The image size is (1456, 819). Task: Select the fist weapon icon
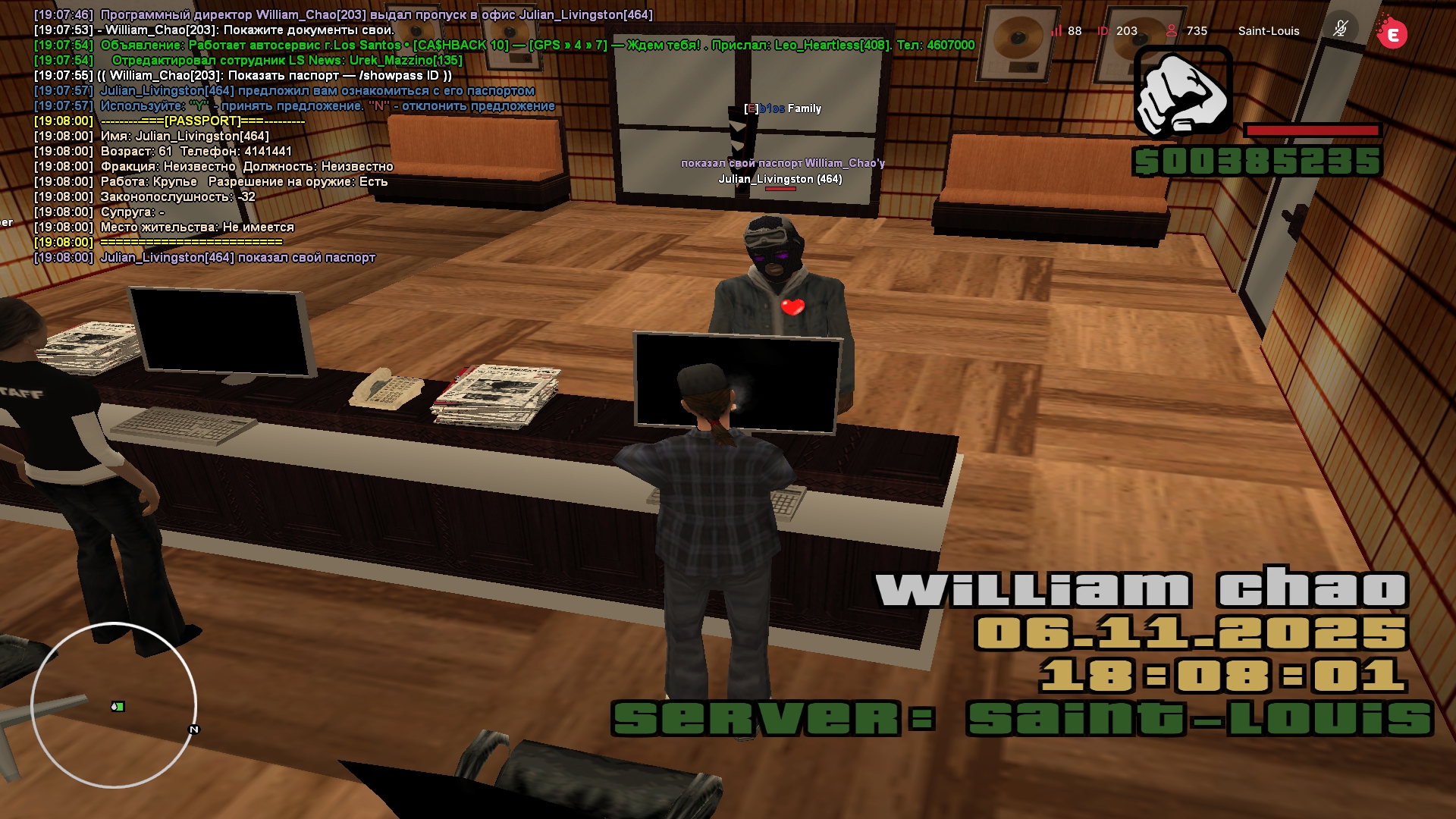(x=1183, y=91)
